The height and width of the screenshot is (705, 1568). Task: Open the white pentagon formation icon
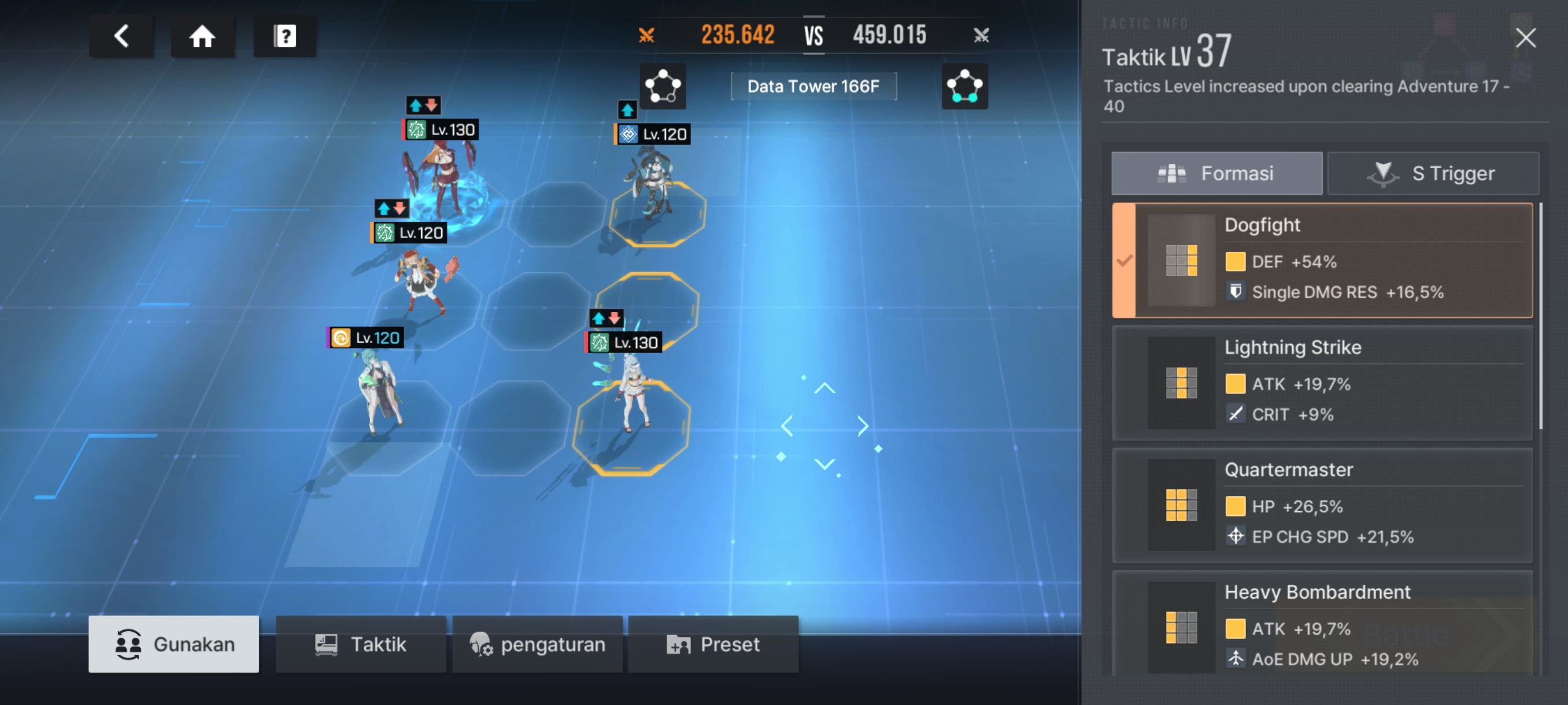click(x=662, y=86)
